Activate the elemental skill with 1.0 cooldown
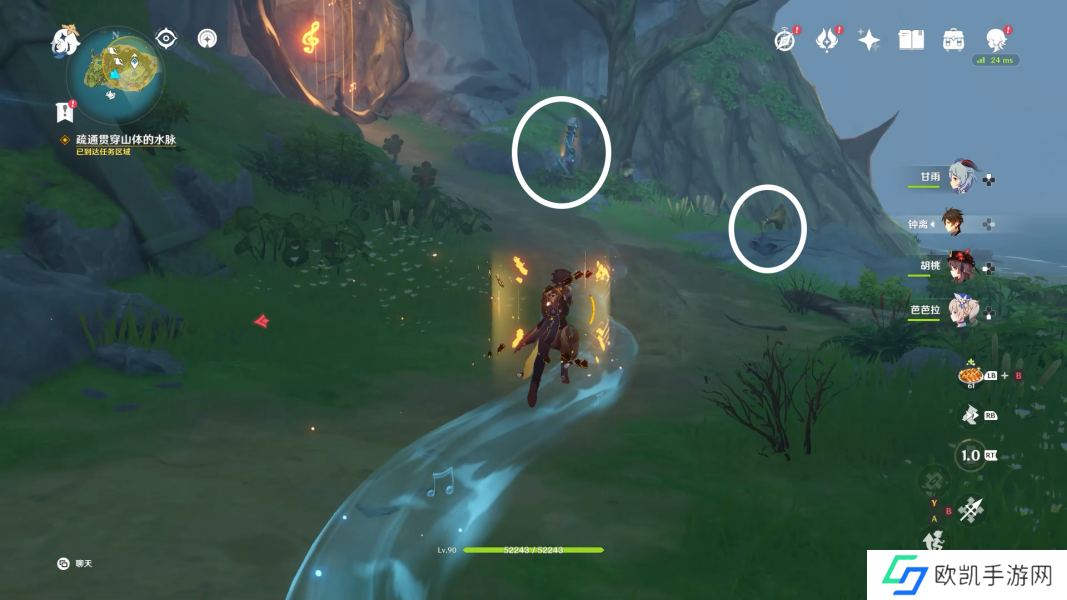The width and height of the screenshot is (1067, 600). (x=969, y=455)
